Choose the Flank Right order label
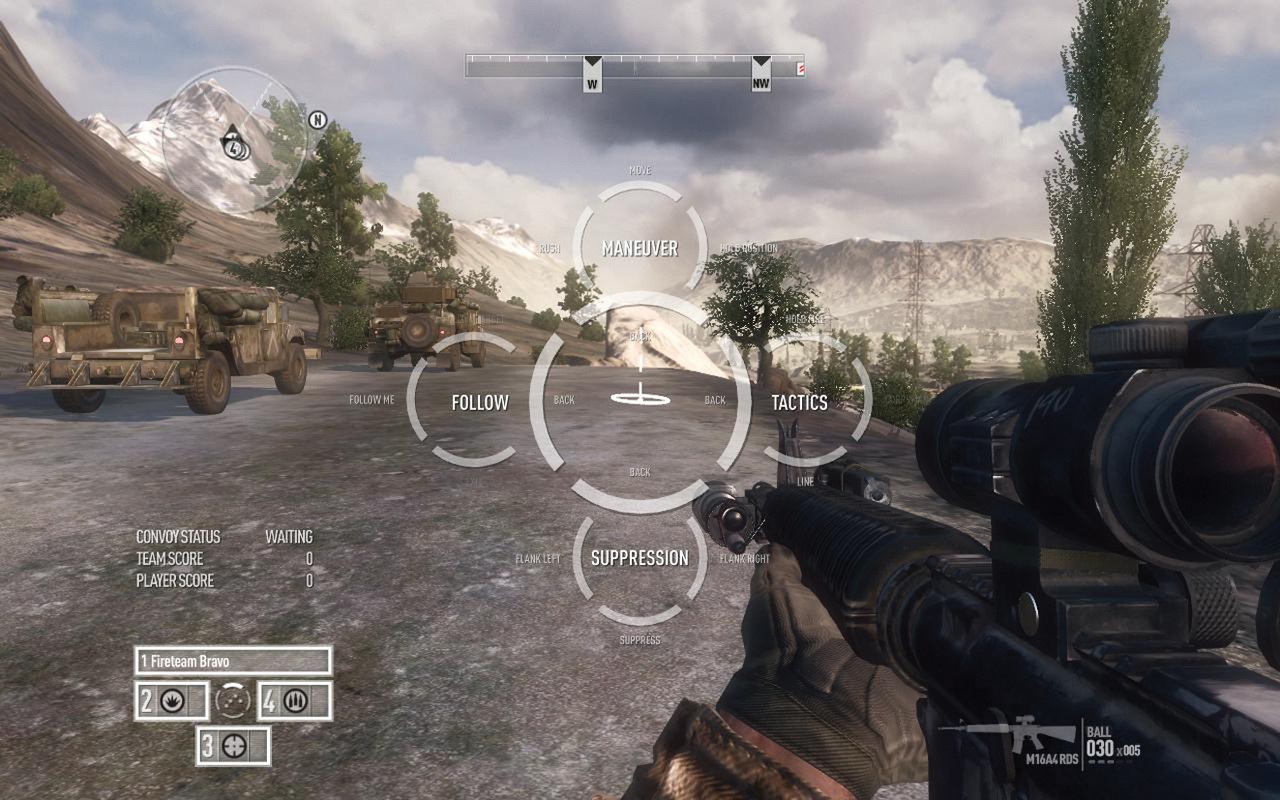1280x800 pixels. [x=745, y=559]
